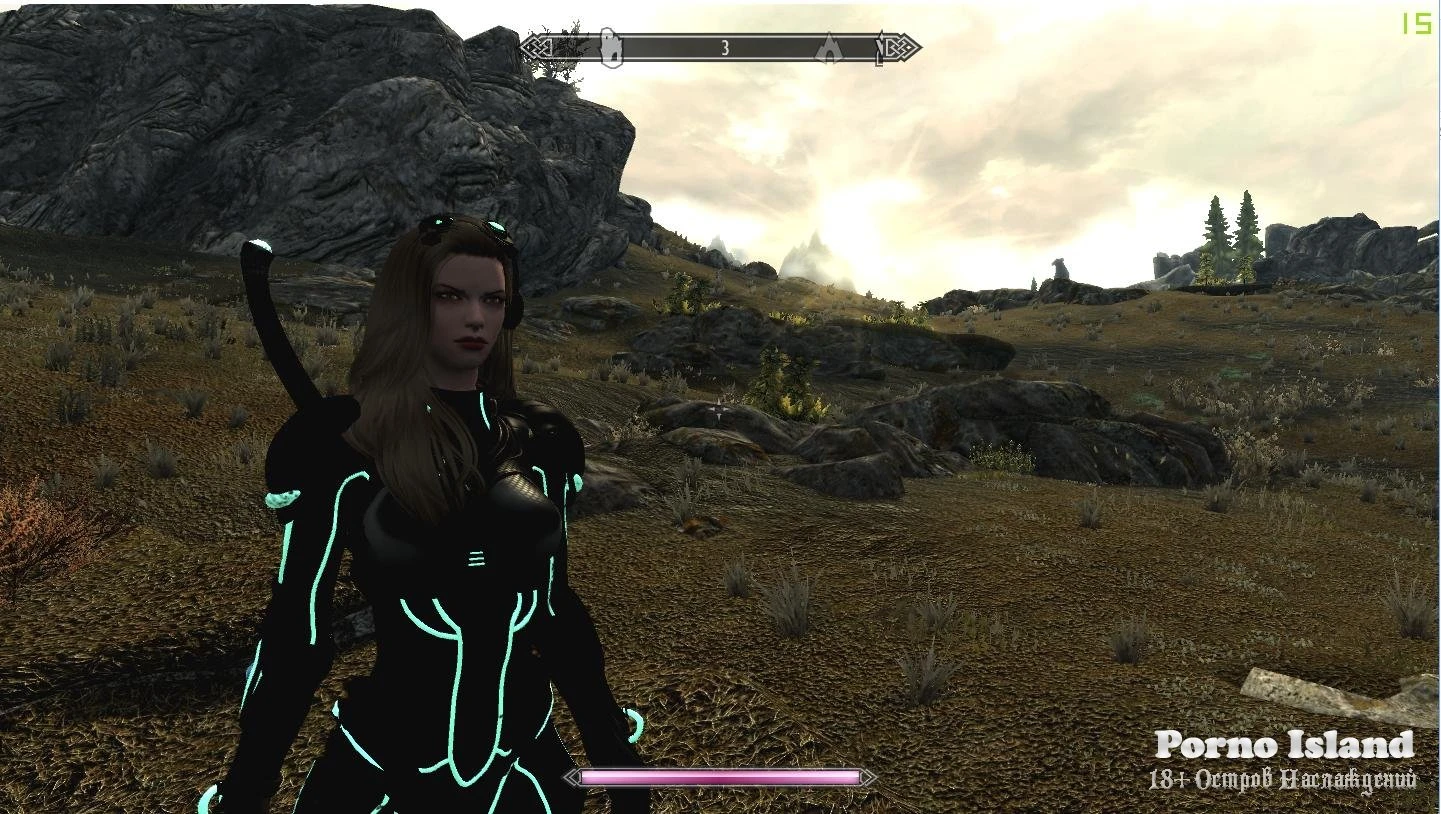The width and height of the screenshot is (1441, 814).
Task: Click the compass bar at the top
Action: tap(720, 47)
